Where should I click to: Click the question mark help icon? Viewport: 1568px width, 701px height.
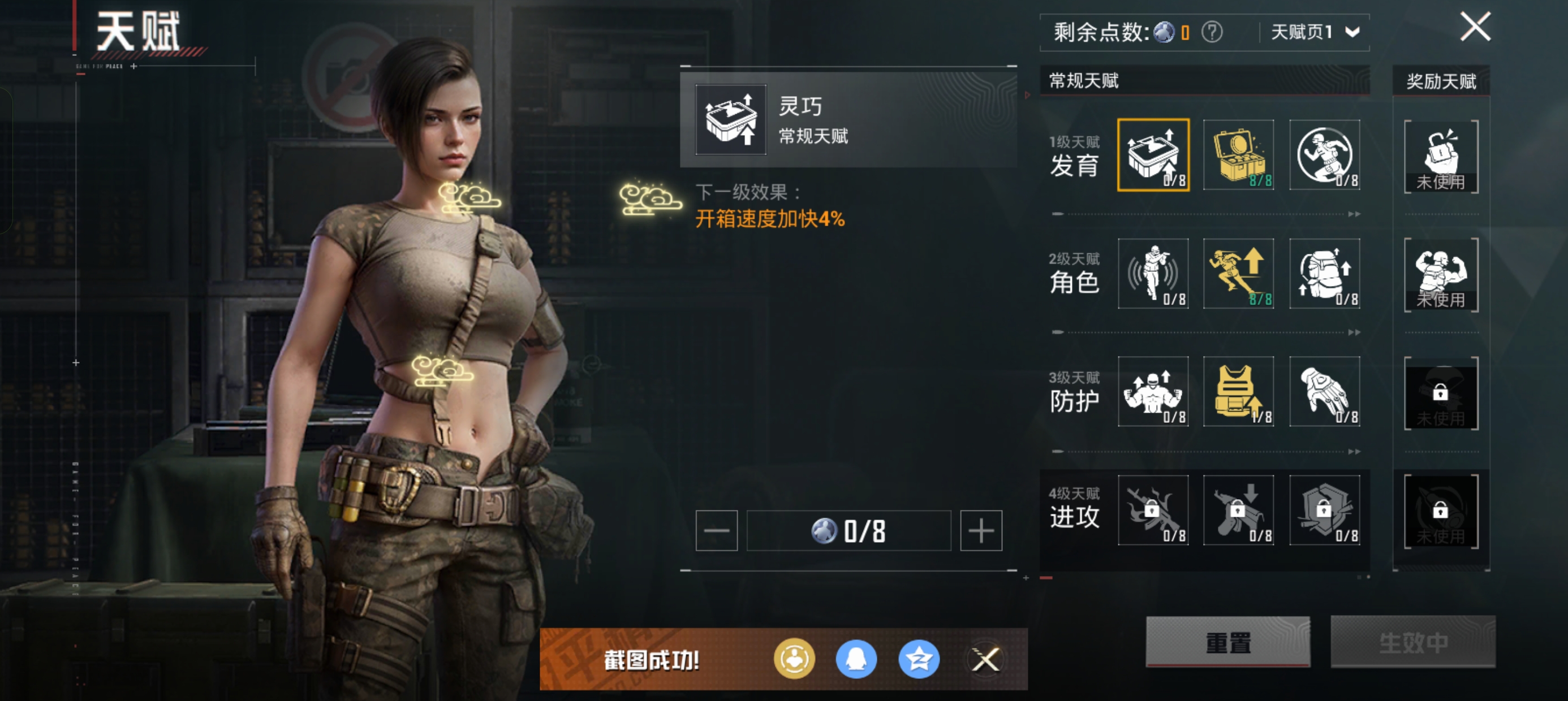click(1212, 32)
